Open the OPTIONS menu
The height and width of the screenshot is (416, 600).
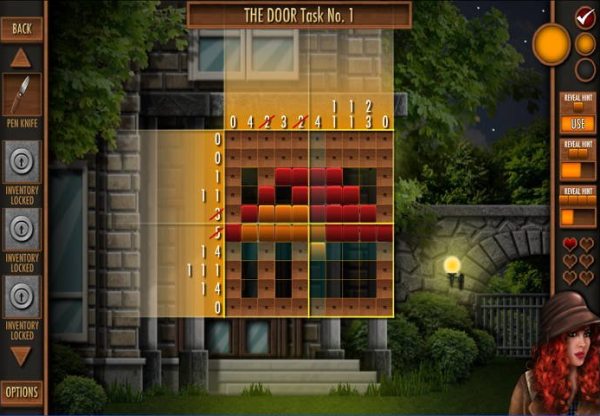tap(22, 391)
